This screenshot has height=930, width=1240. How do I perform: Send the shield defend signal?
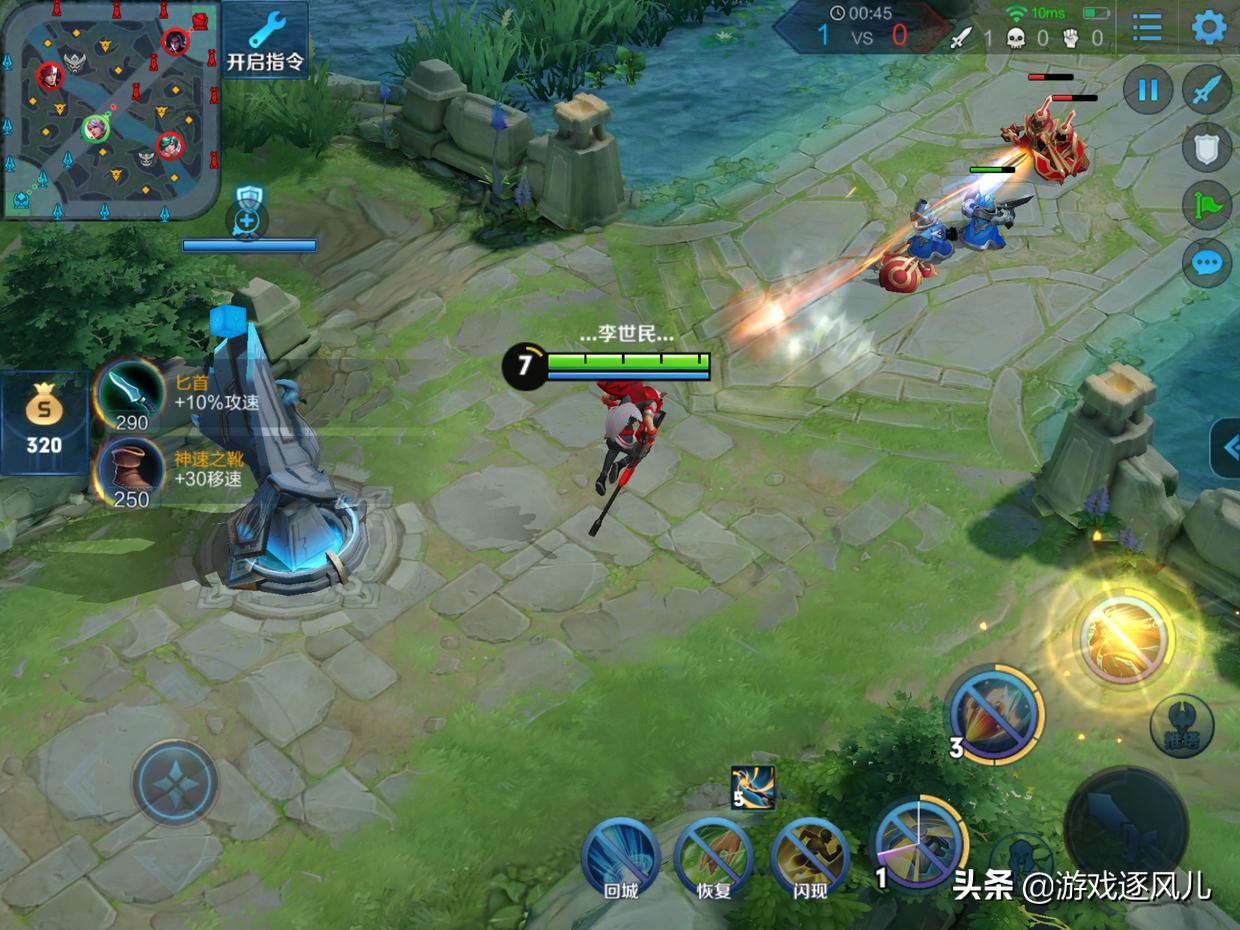point(1207,149)
